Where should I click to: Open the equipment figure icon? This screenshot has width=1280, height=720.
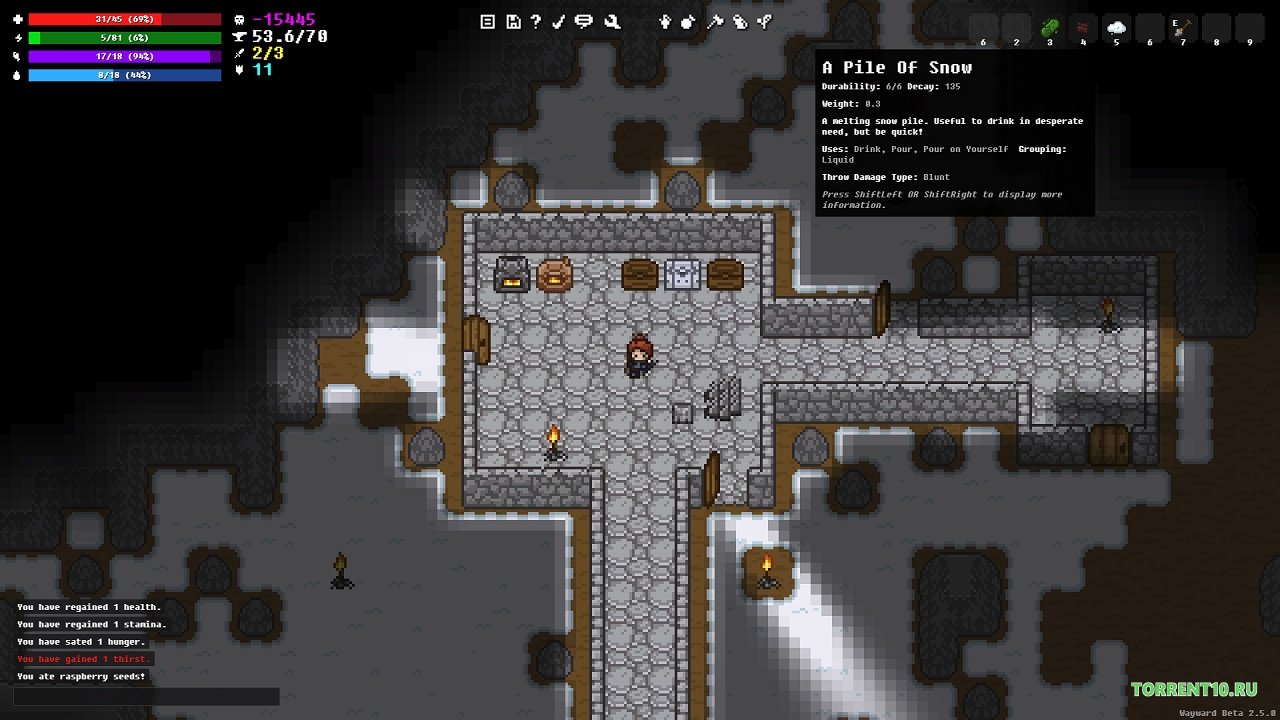click(664, 21)
